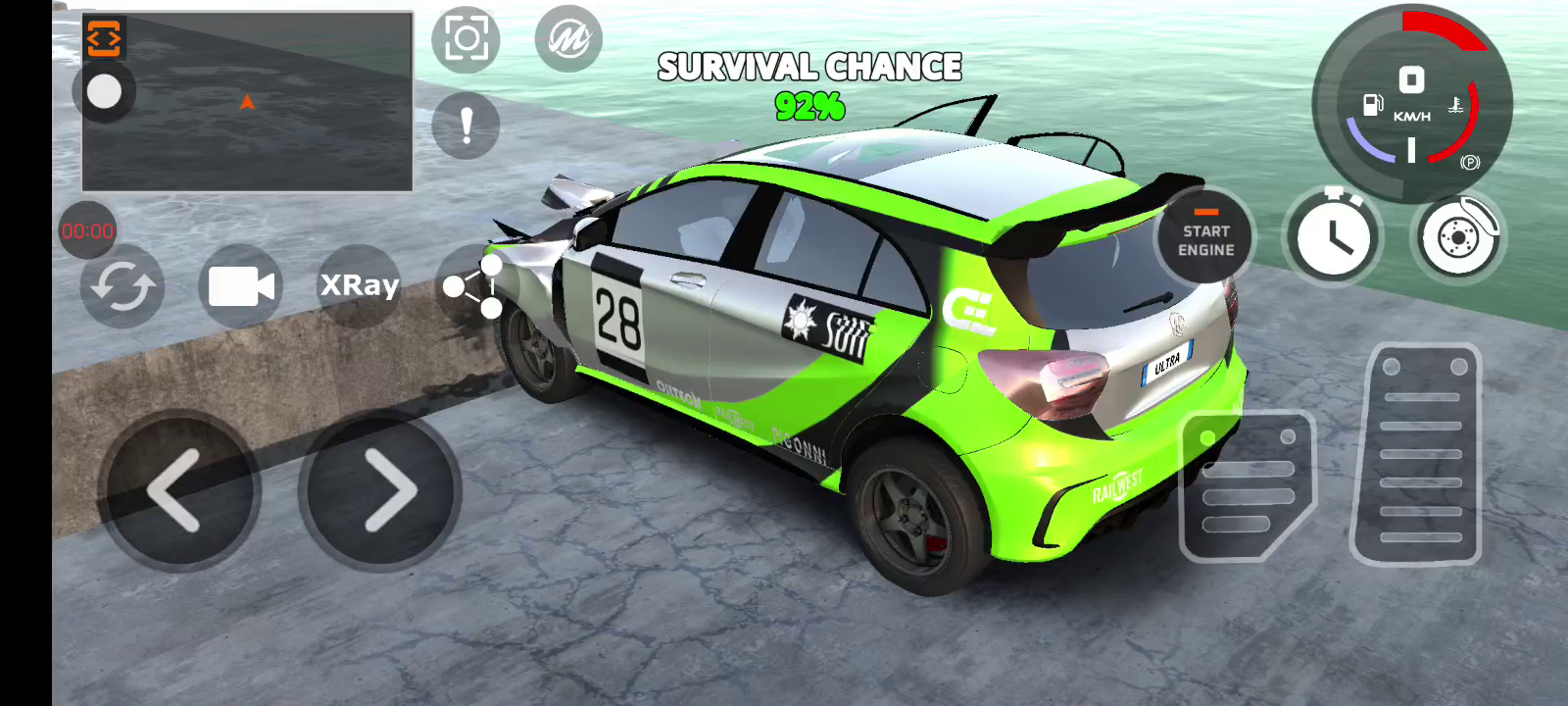1568x706 pixels.
Task: Steer right with the right arrow button
Action: pos(381,490)
